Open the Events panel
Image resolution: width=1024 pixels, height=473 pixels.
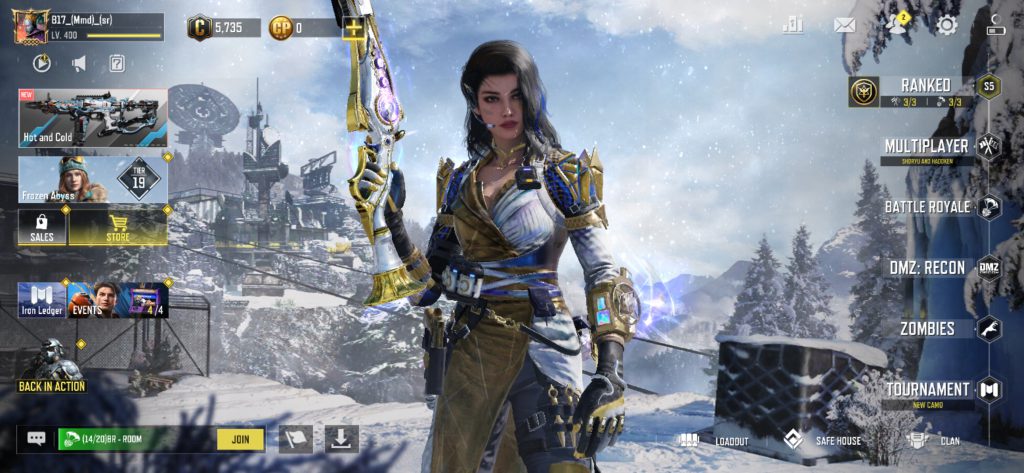(x=93, y=300)
